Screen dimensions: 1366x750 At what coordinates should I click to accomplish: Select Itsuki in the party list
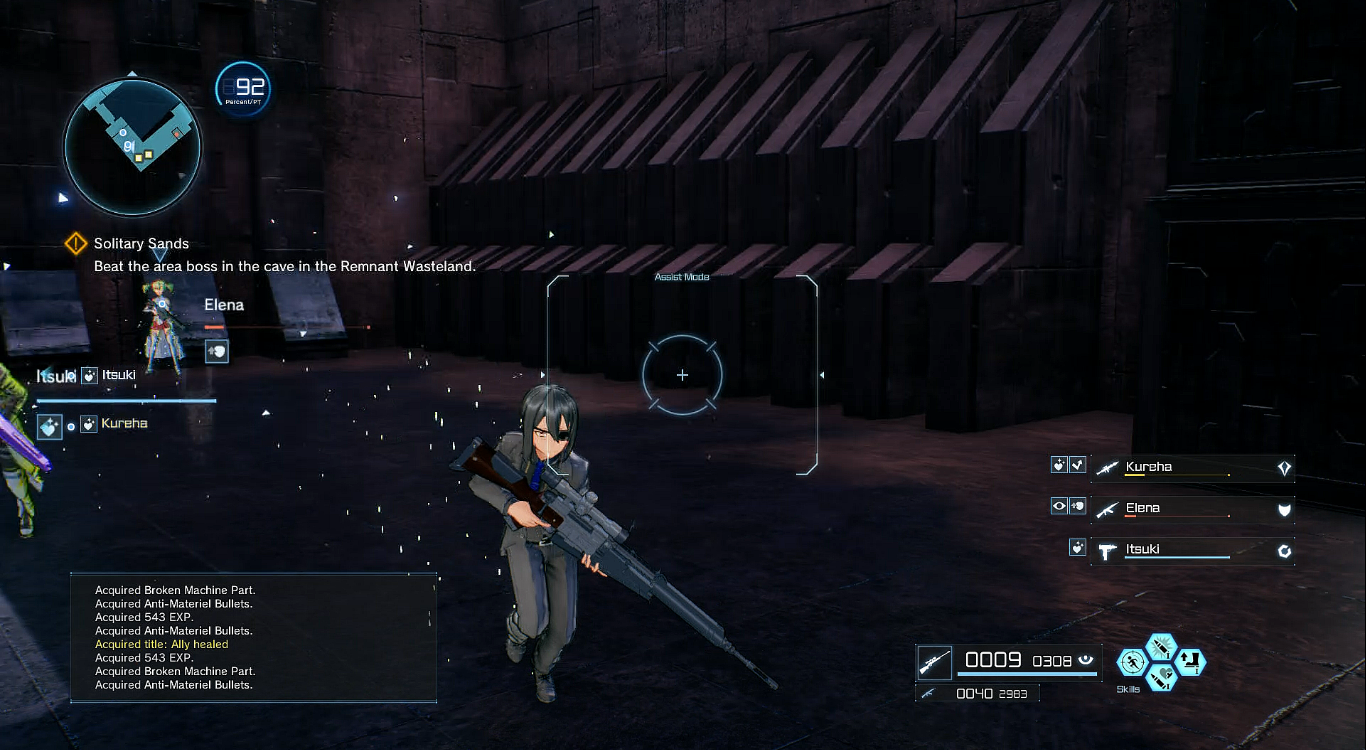click(1192, 549)
